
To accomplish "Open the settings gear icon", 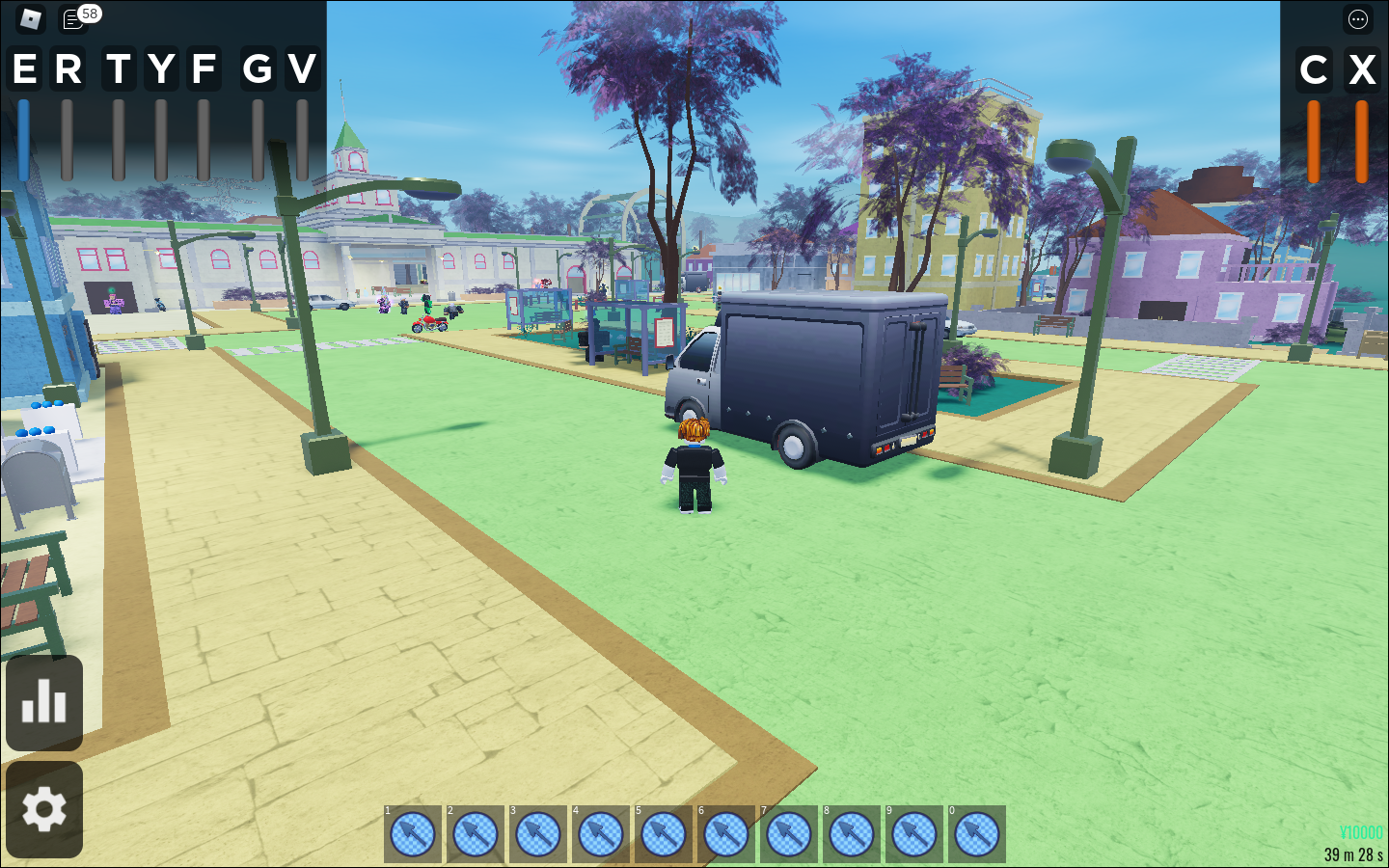I will 44,809.
